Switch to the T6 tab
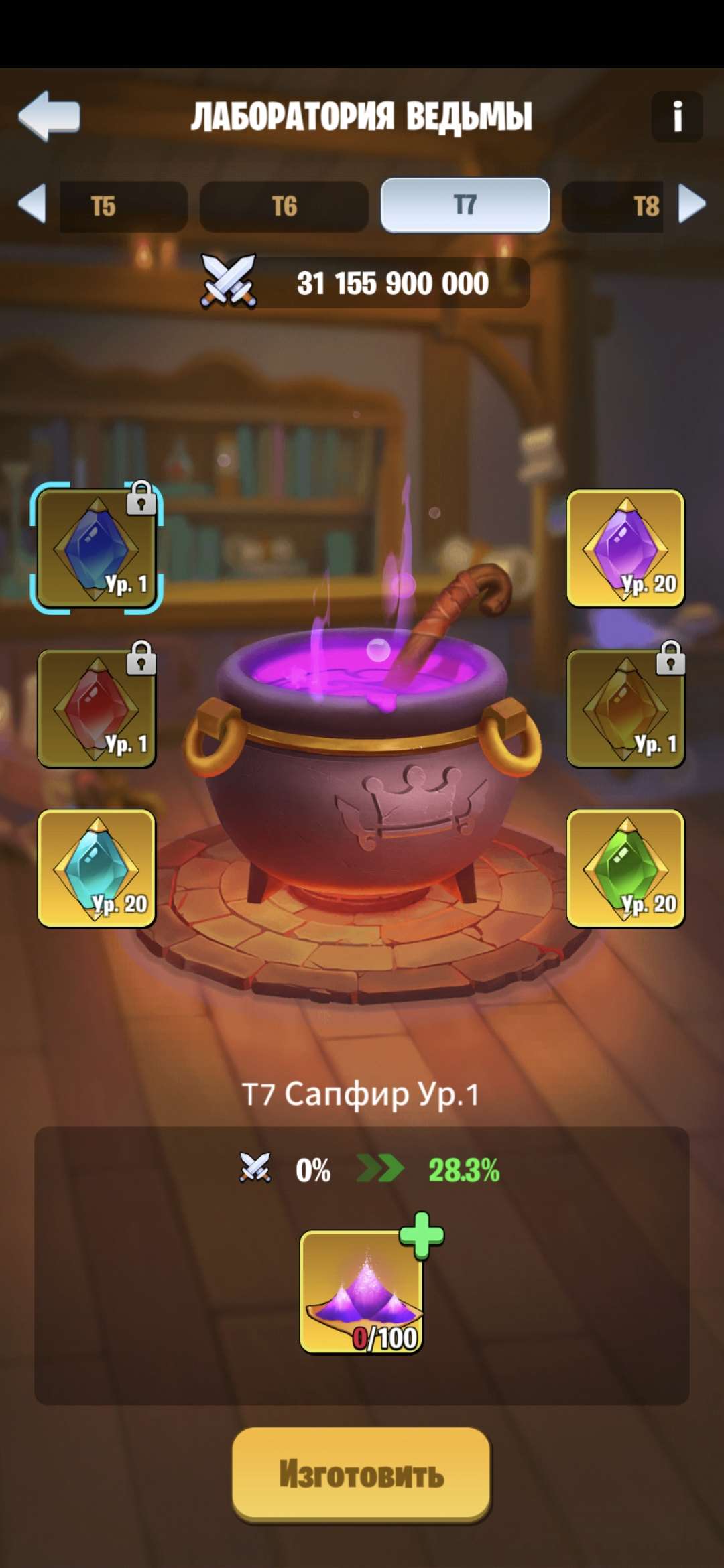 coord(284,206)
